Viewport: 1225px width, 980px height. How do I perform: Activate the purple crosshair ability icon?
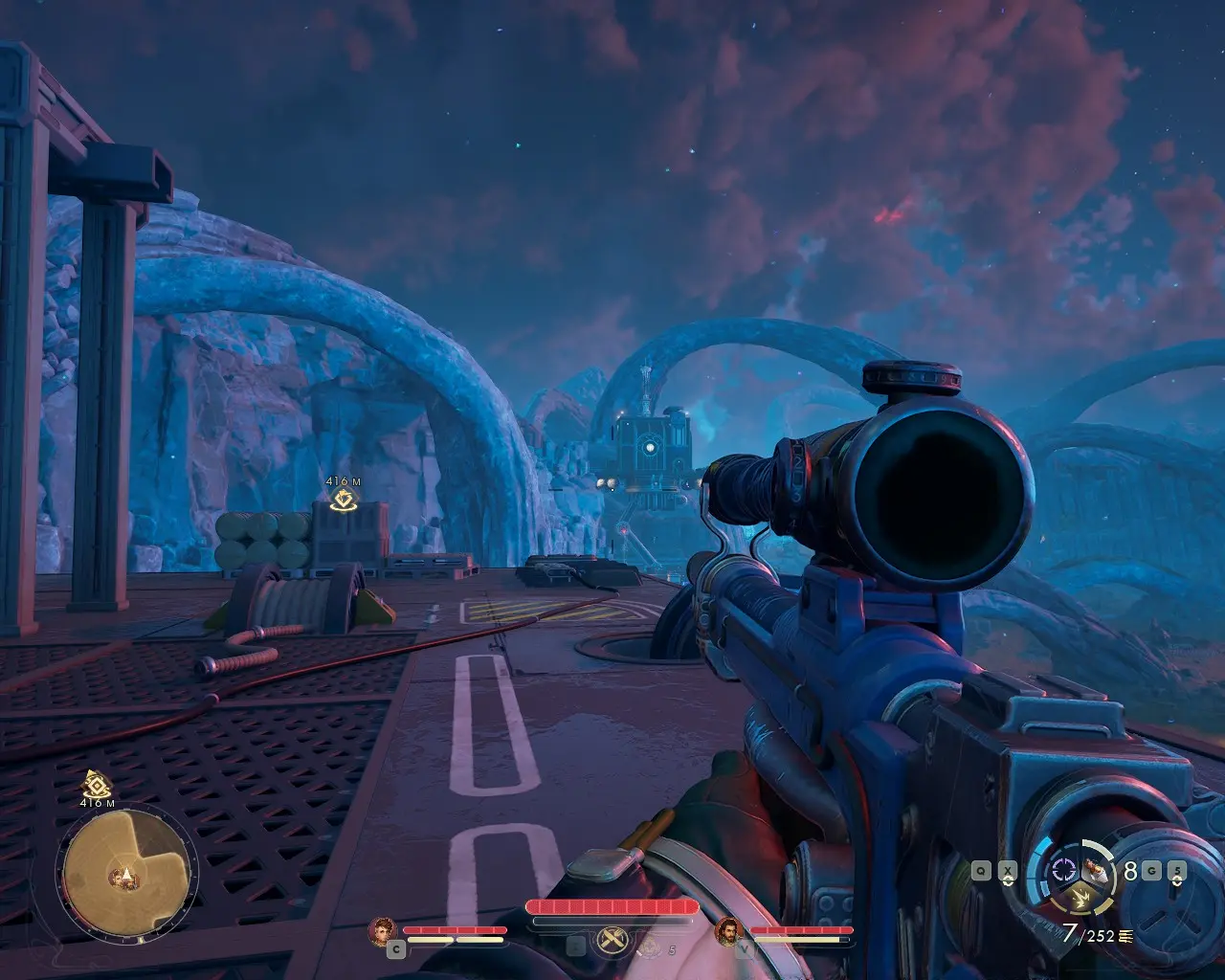[x=1062, y=869]
